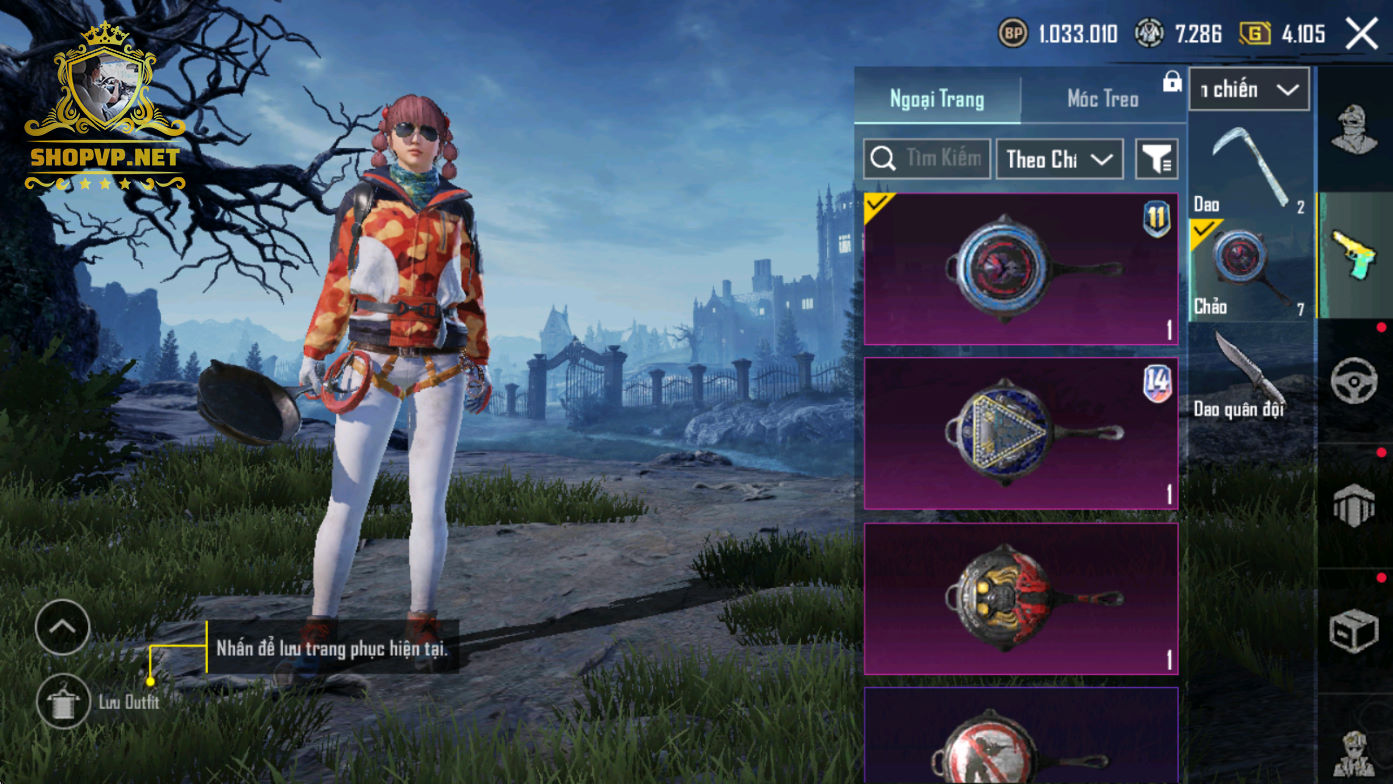Pick the red and black demon pan skin

(x=1021, y=598)
